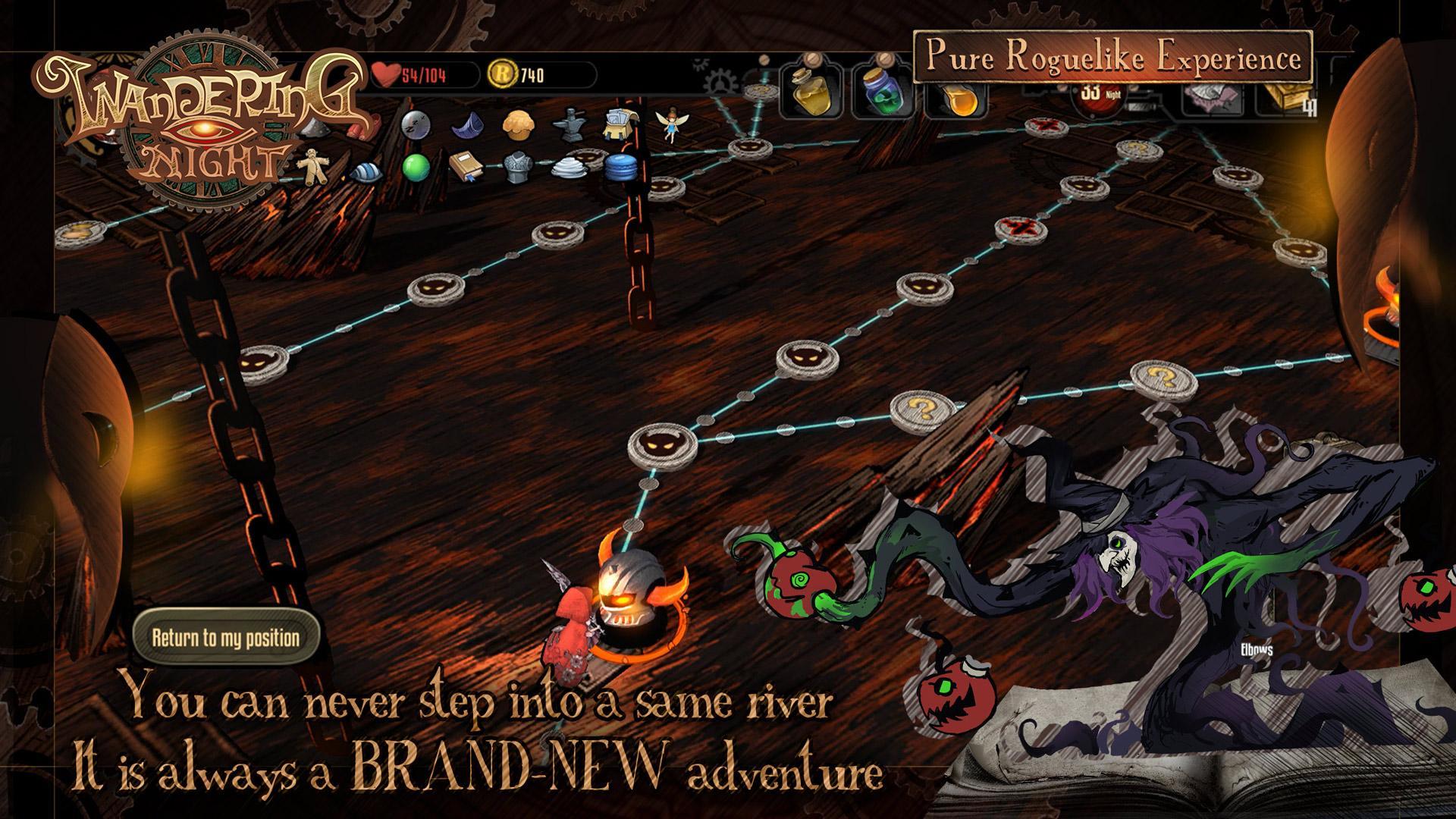Inspect the shiny green orb relic
The width and height of the screenshot is (1456, 819).
(416, 168)
